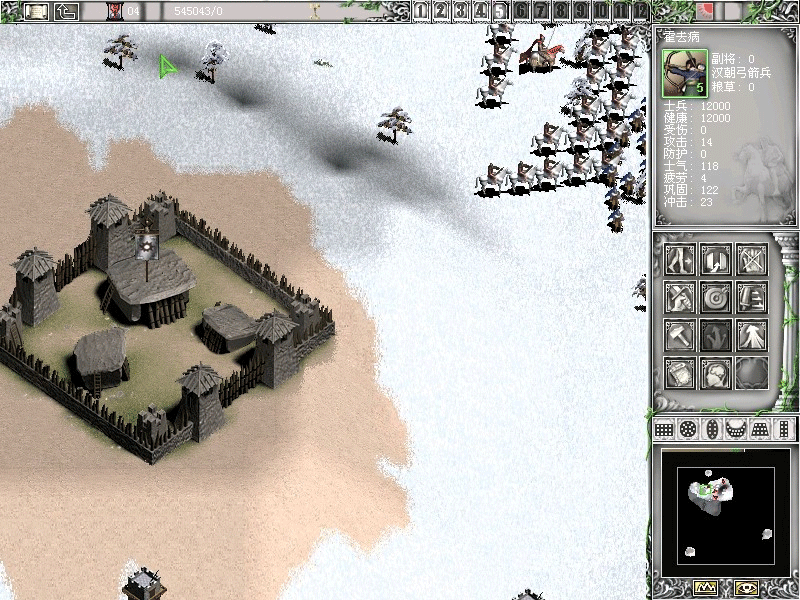Choose the sword with arrows charge command
Image resolution: width=800 pixels, height=600 pixels.
[x=751, y=297]
